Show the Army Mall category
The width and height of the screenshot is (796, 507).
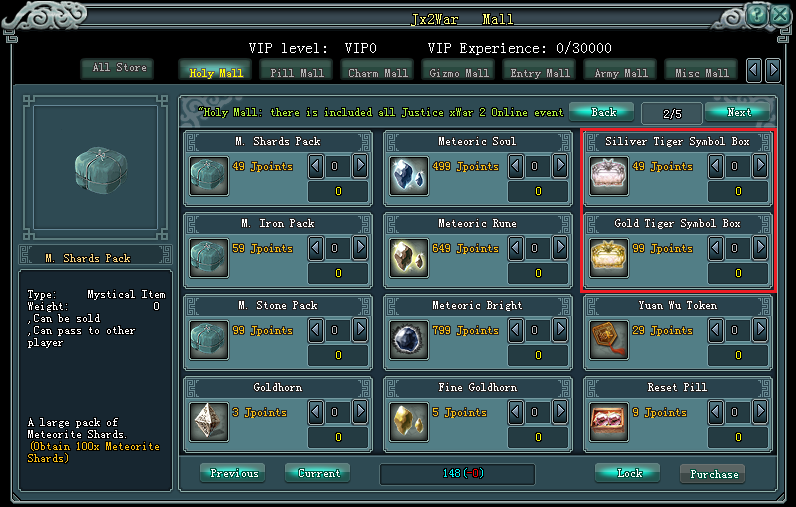(x=621, y=72)
